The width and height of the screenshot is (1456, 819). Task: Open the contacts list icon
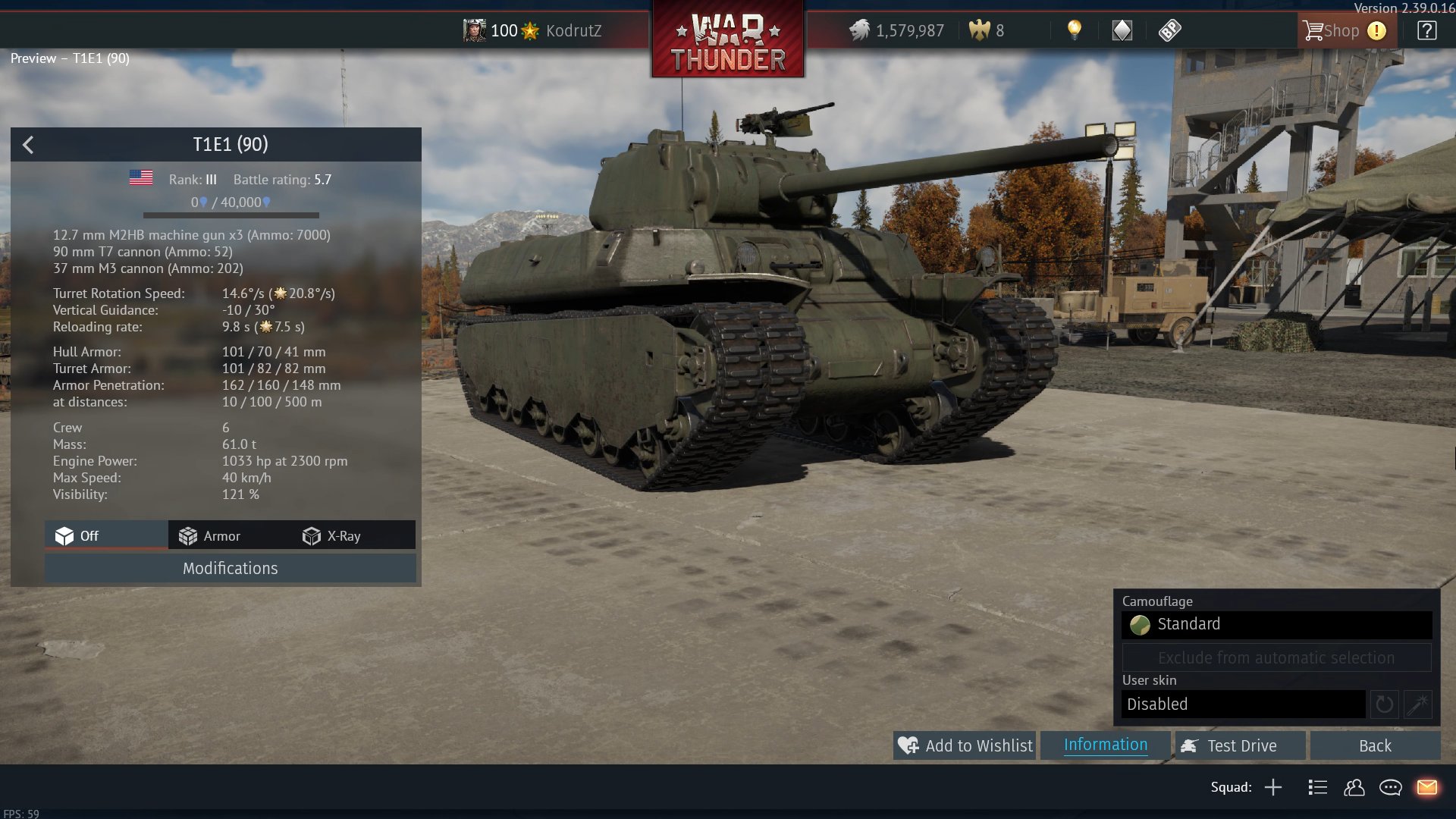coord(1354,787)
